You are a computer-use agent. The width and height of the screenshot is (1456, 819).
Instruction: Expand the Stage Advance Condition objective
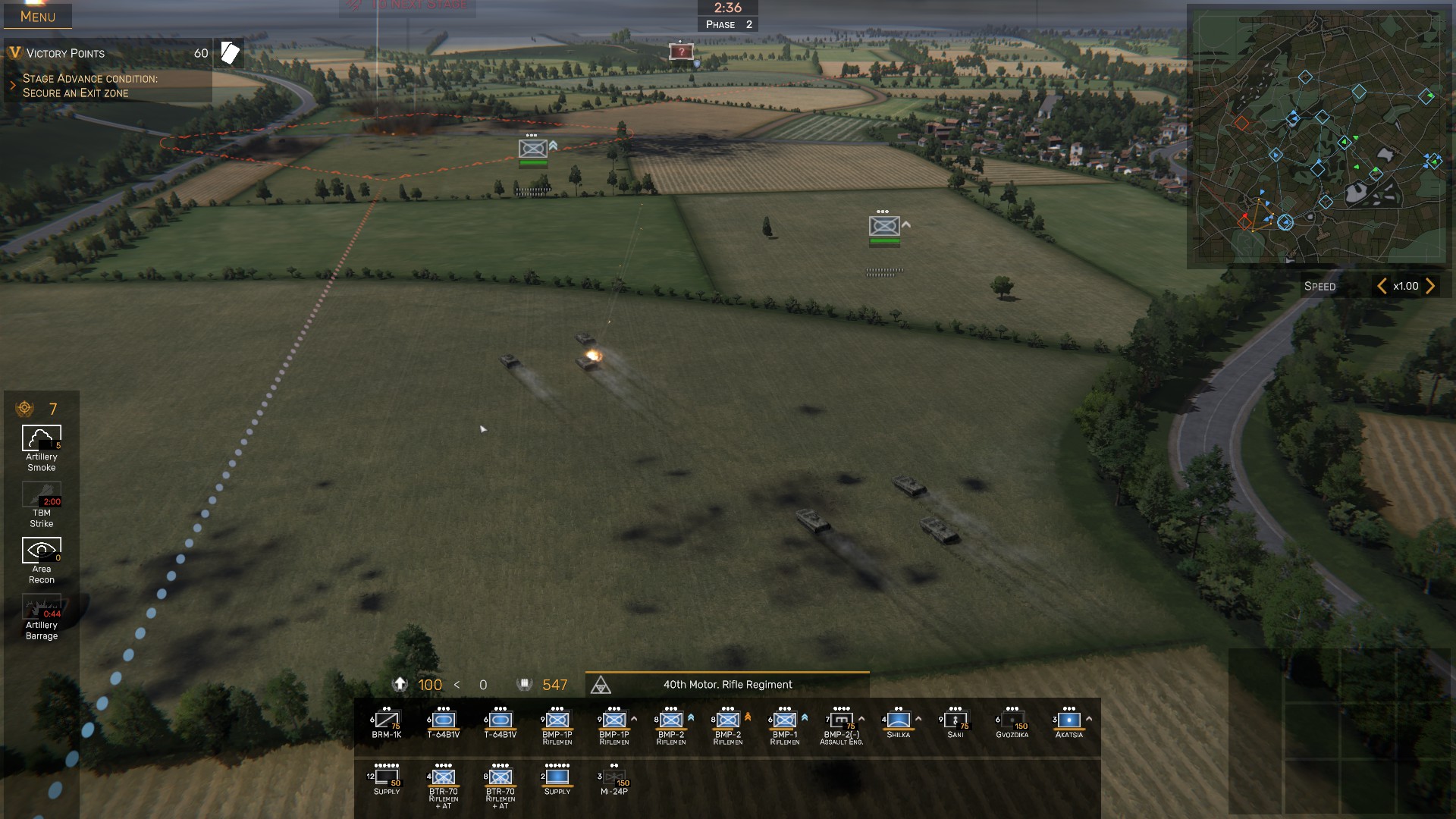[13, 86]
